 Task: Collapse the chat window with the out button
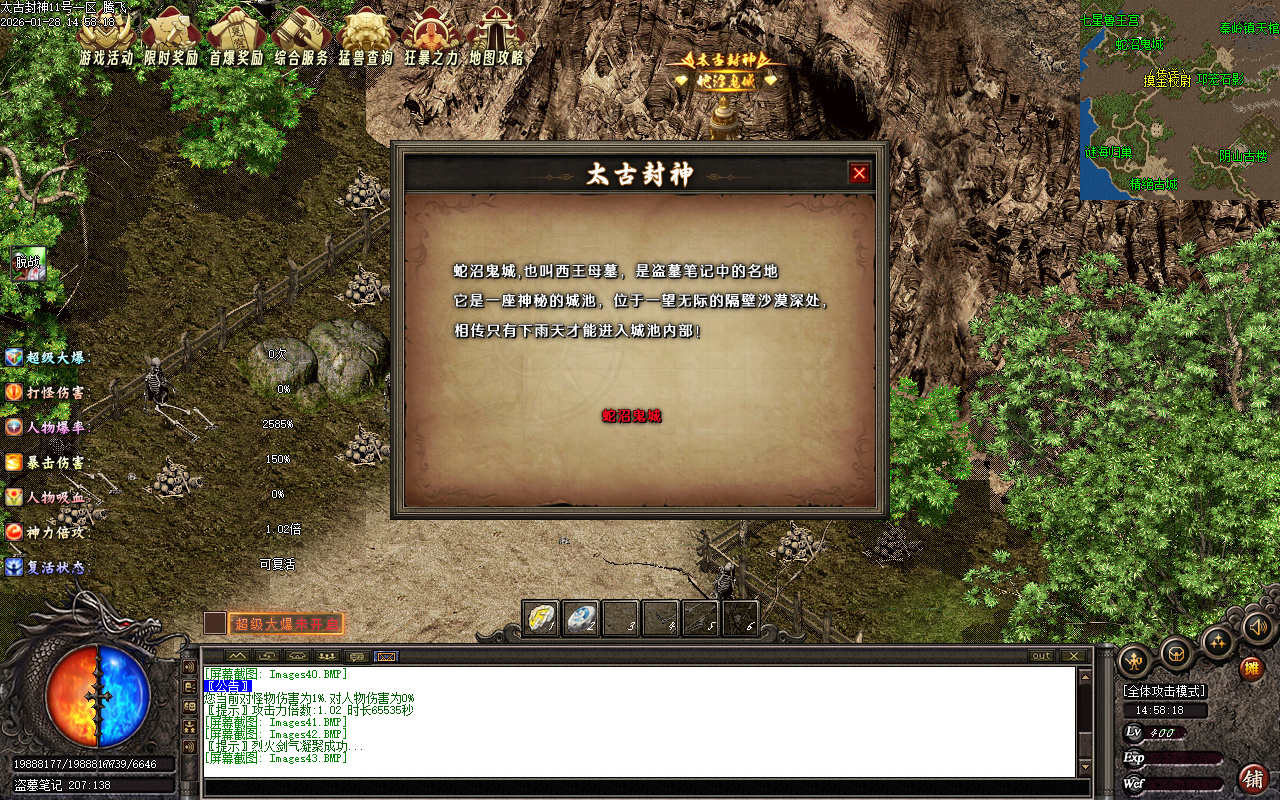click(1040, 657)
